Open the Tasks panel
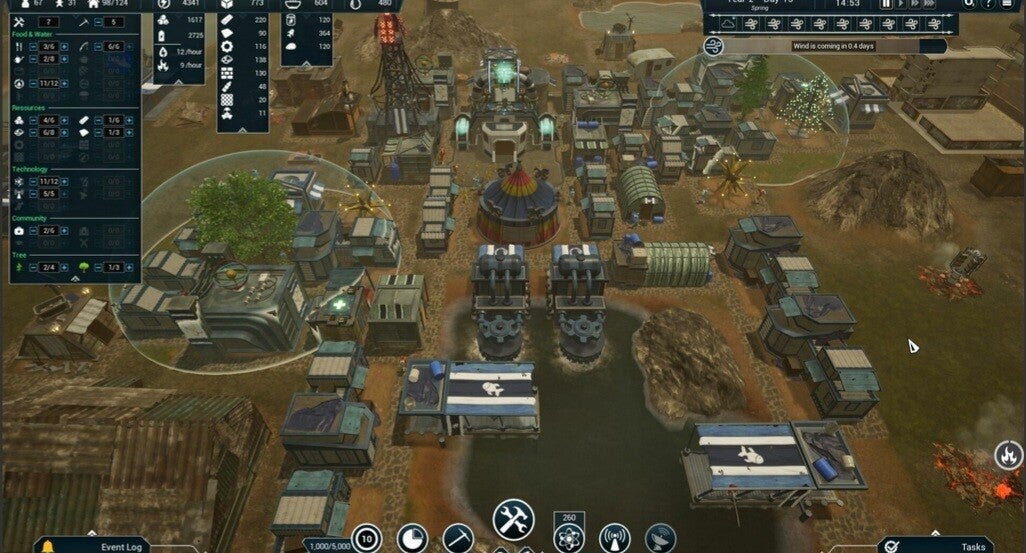The image size is (1026, 553). (x=959, y=545)
